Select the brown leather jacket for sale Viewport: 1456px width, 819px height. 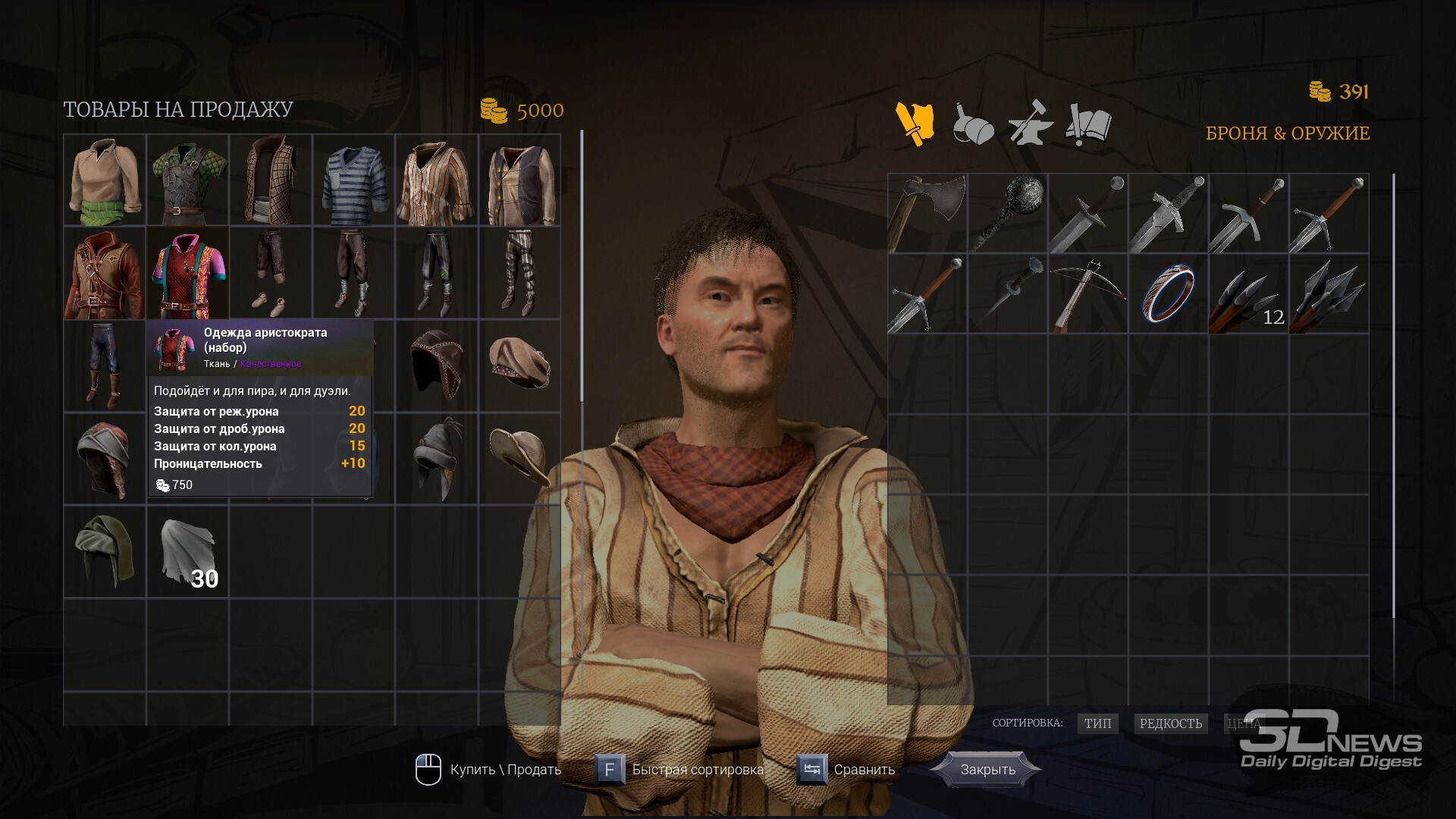(x=105, y=274)
